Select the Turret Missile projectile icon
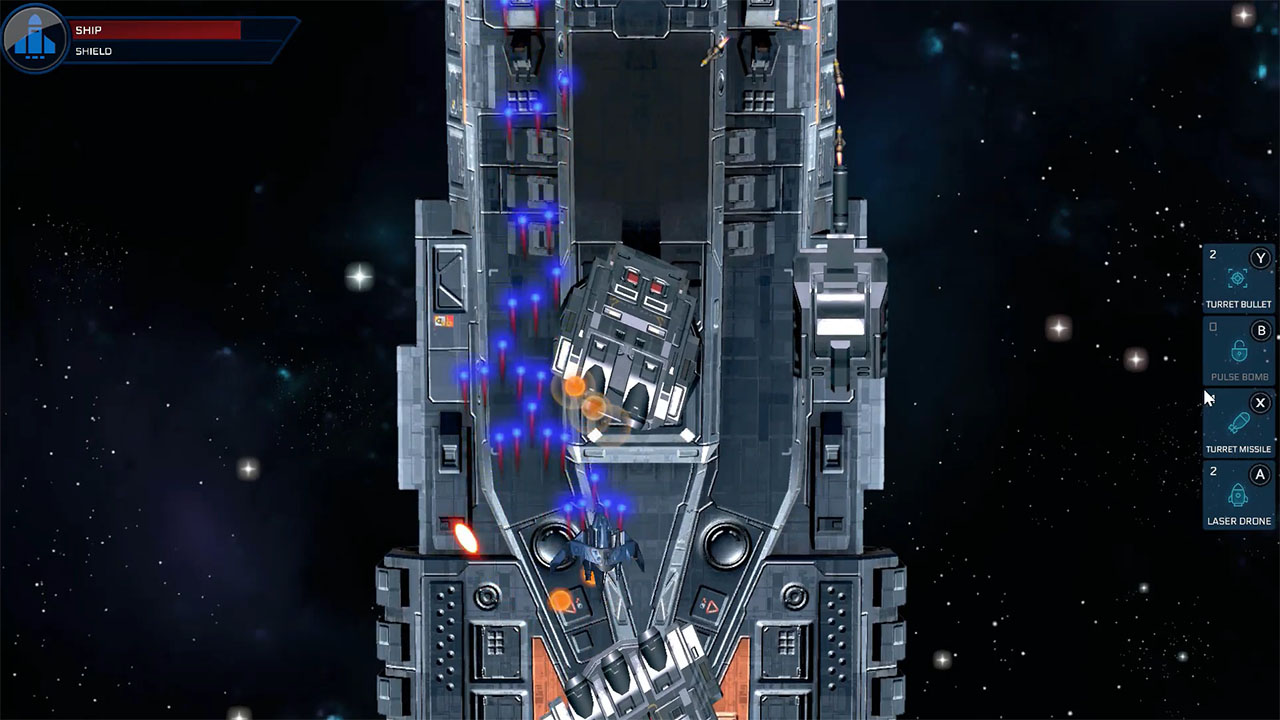 coord(1238,423)
